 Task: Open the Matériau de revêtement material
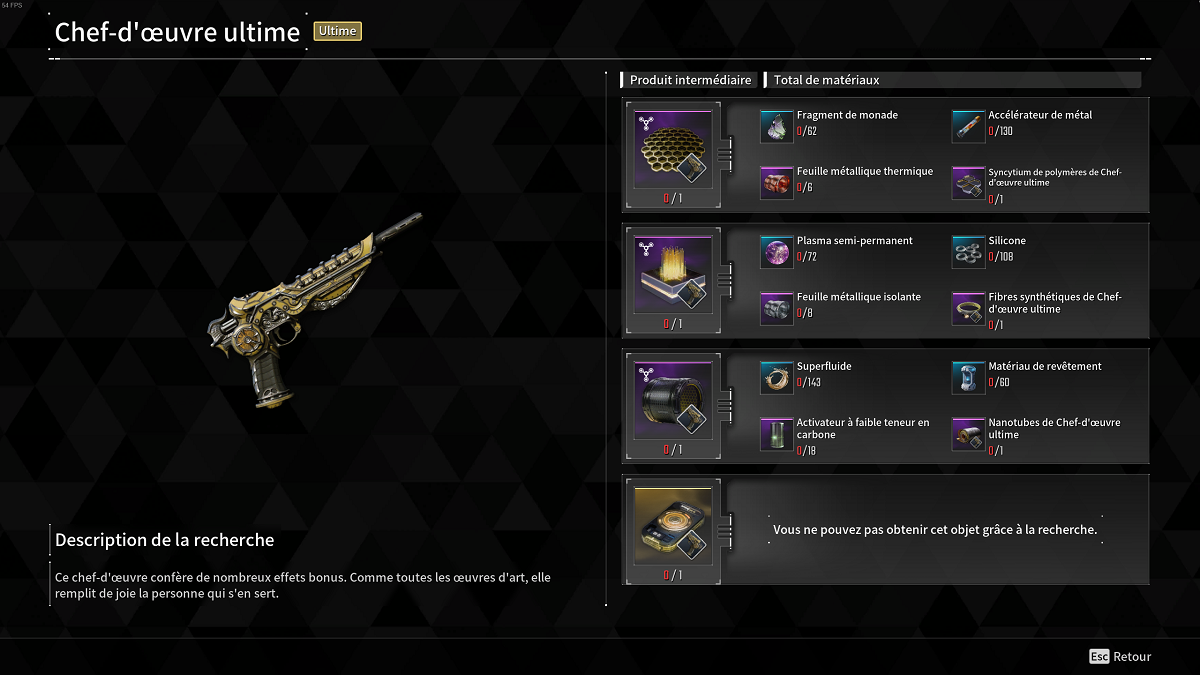(x=968, y=377)
